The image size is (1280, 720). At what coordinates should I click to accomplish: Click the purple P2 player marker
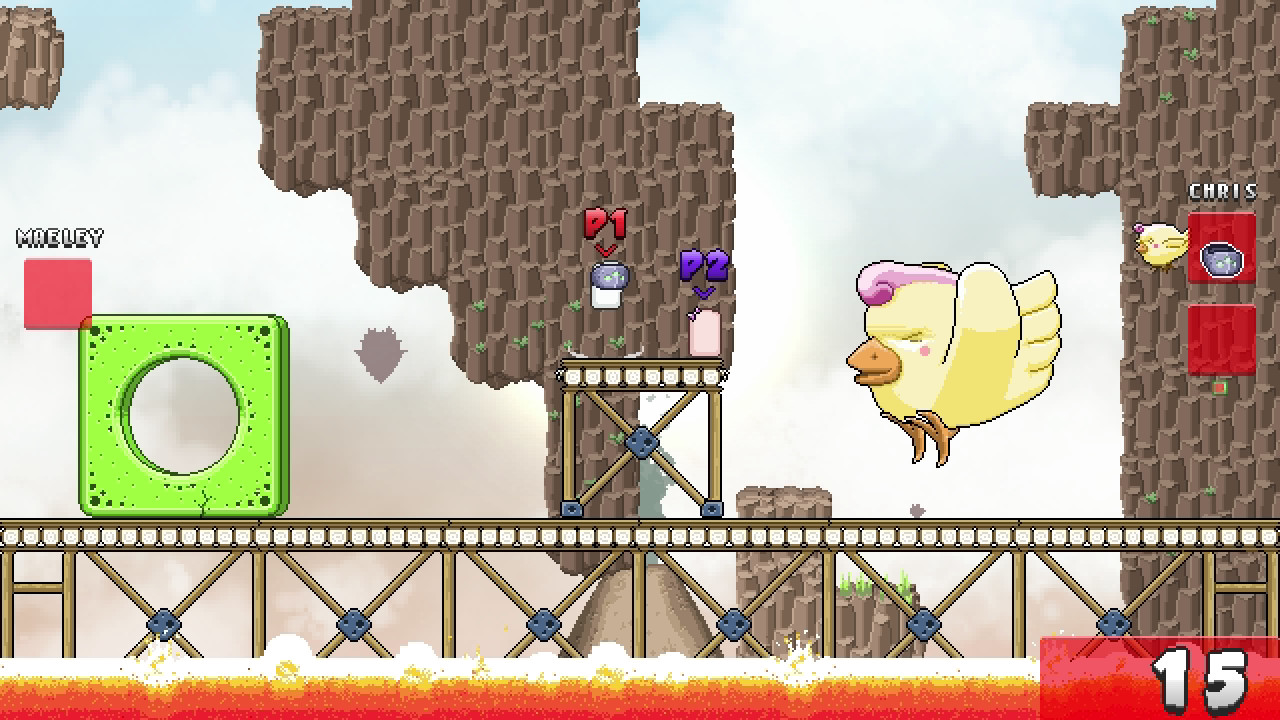point(703,264)
